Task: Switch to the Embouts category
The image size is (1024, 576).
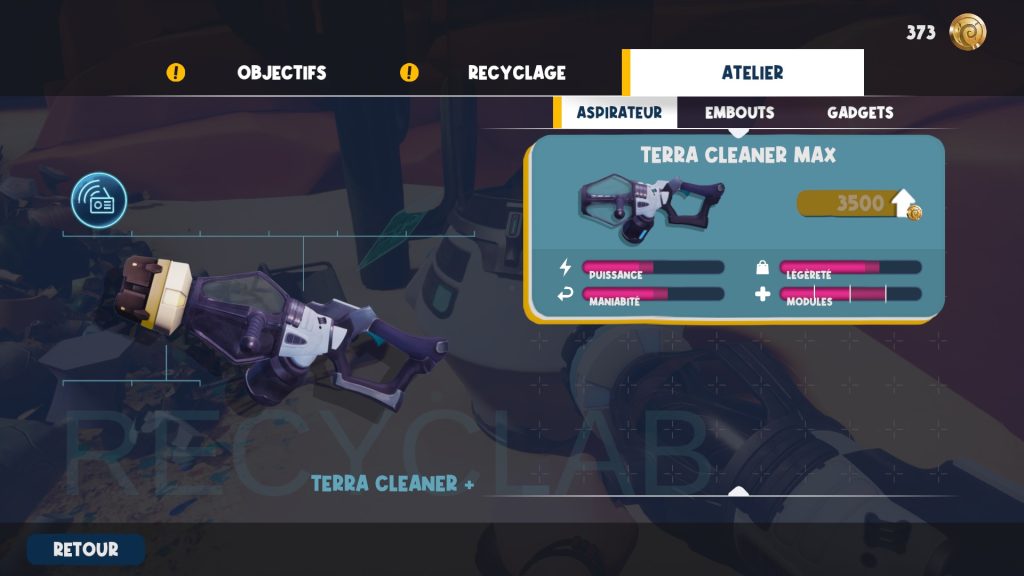Action: pos(739,113)
